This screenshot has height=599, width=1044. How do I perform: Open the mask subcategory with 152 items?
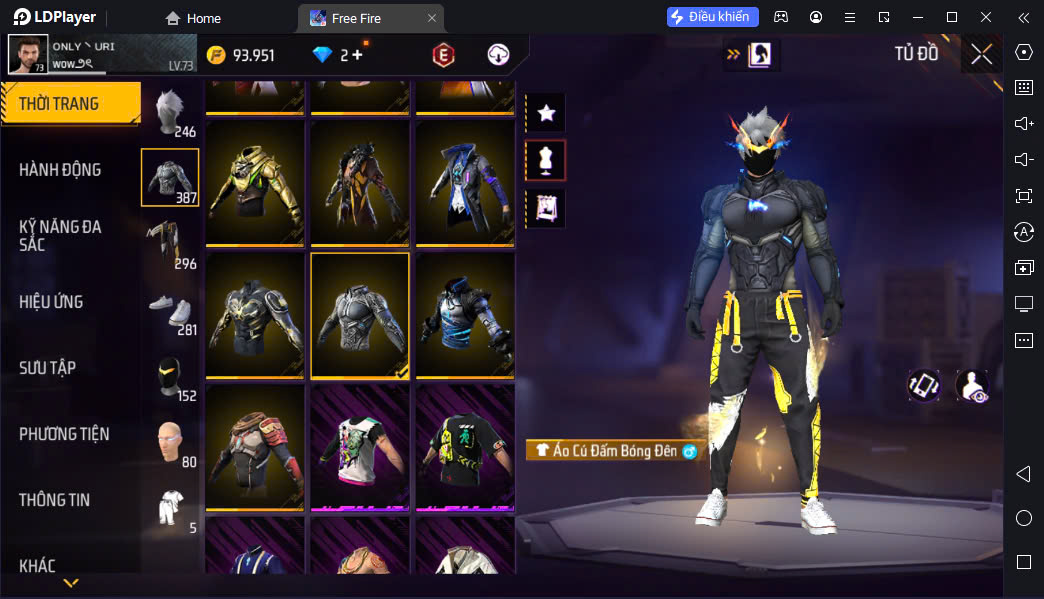point(171,376)
